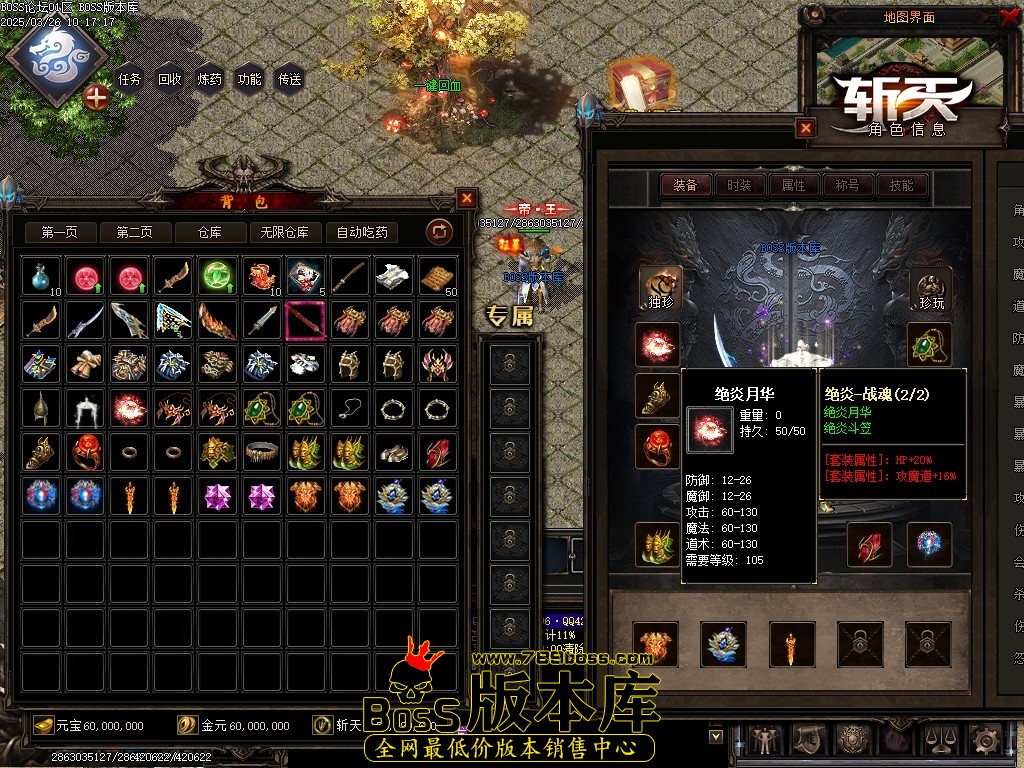Screen dimensions: 1024x768
Task: Switch to the 第二页 bag page
Action: 134,233
